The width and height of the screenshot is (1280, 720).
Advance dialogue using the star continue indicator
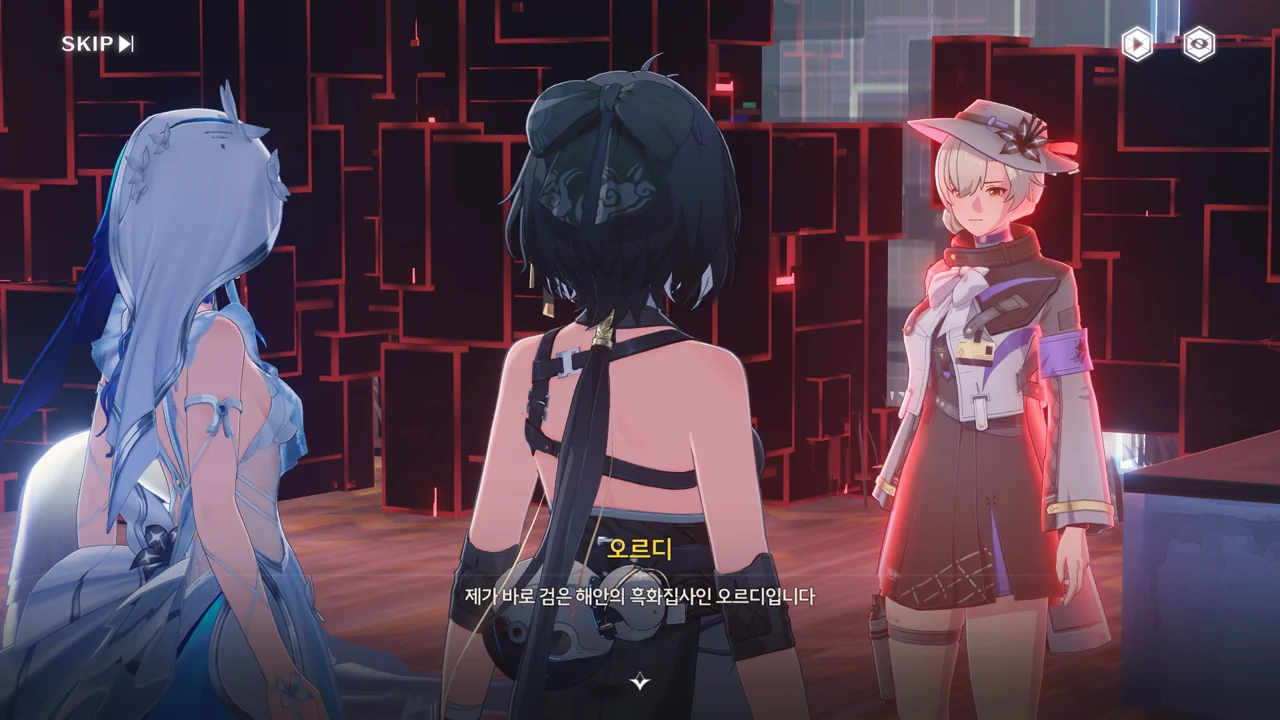640,682
